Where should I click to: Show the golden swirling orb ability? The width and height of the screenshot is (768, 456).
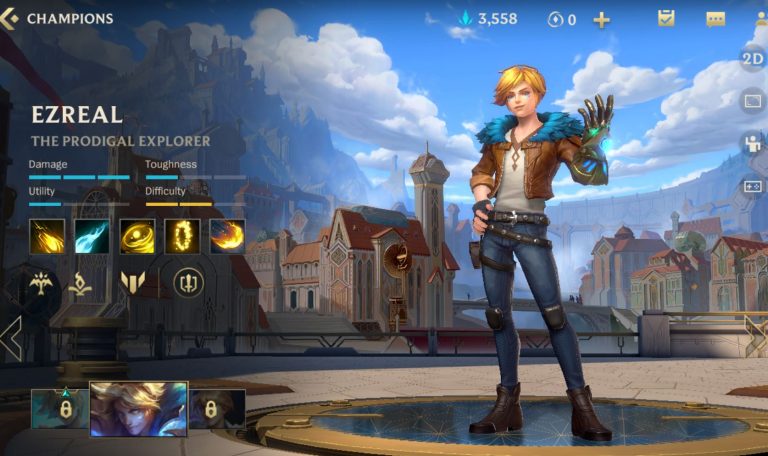(x=137, y=236)
